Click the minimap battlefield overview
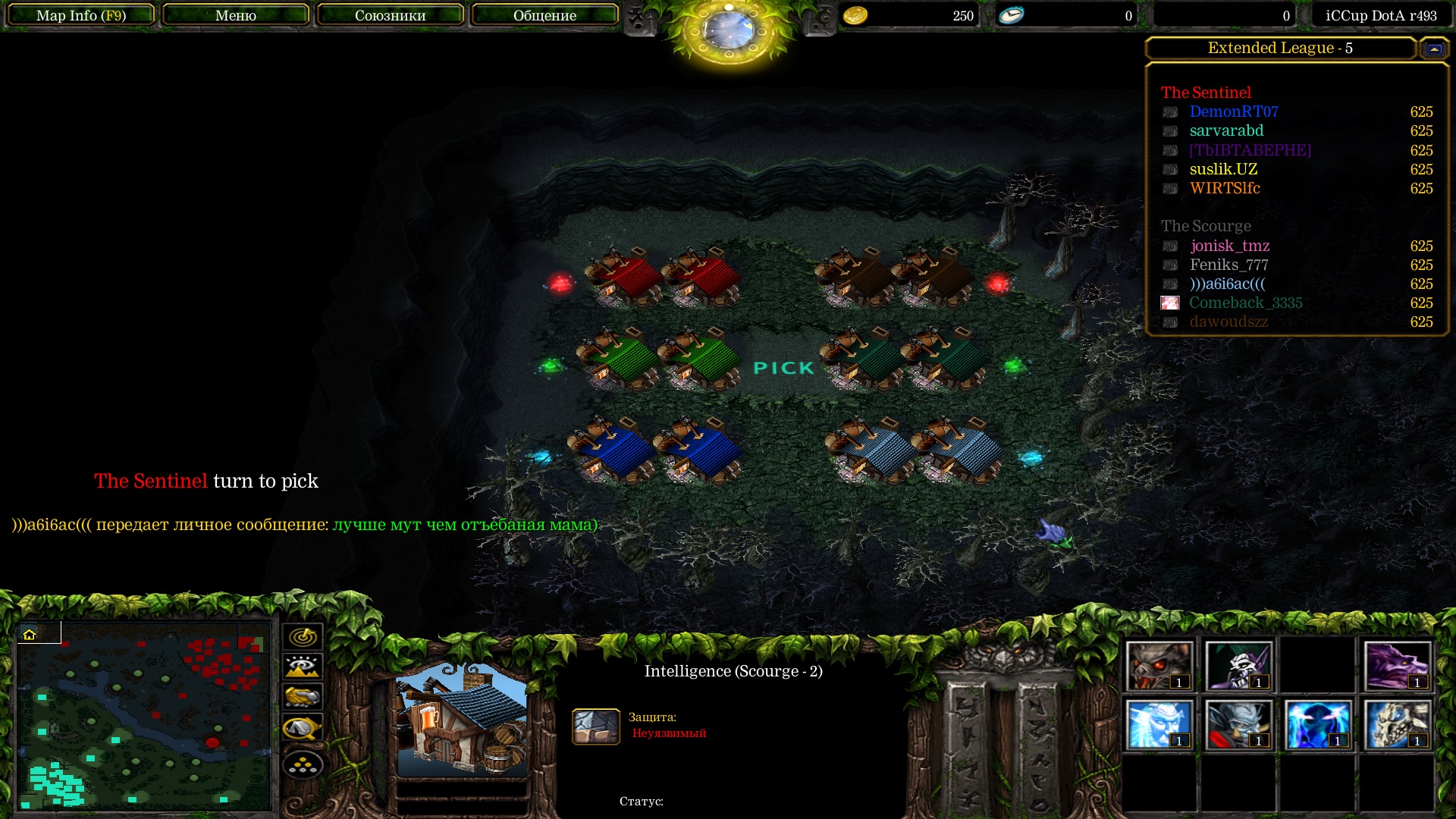The height and width of the screenshot is (819, 1456). pyautogui.click(x=144, y=715)
